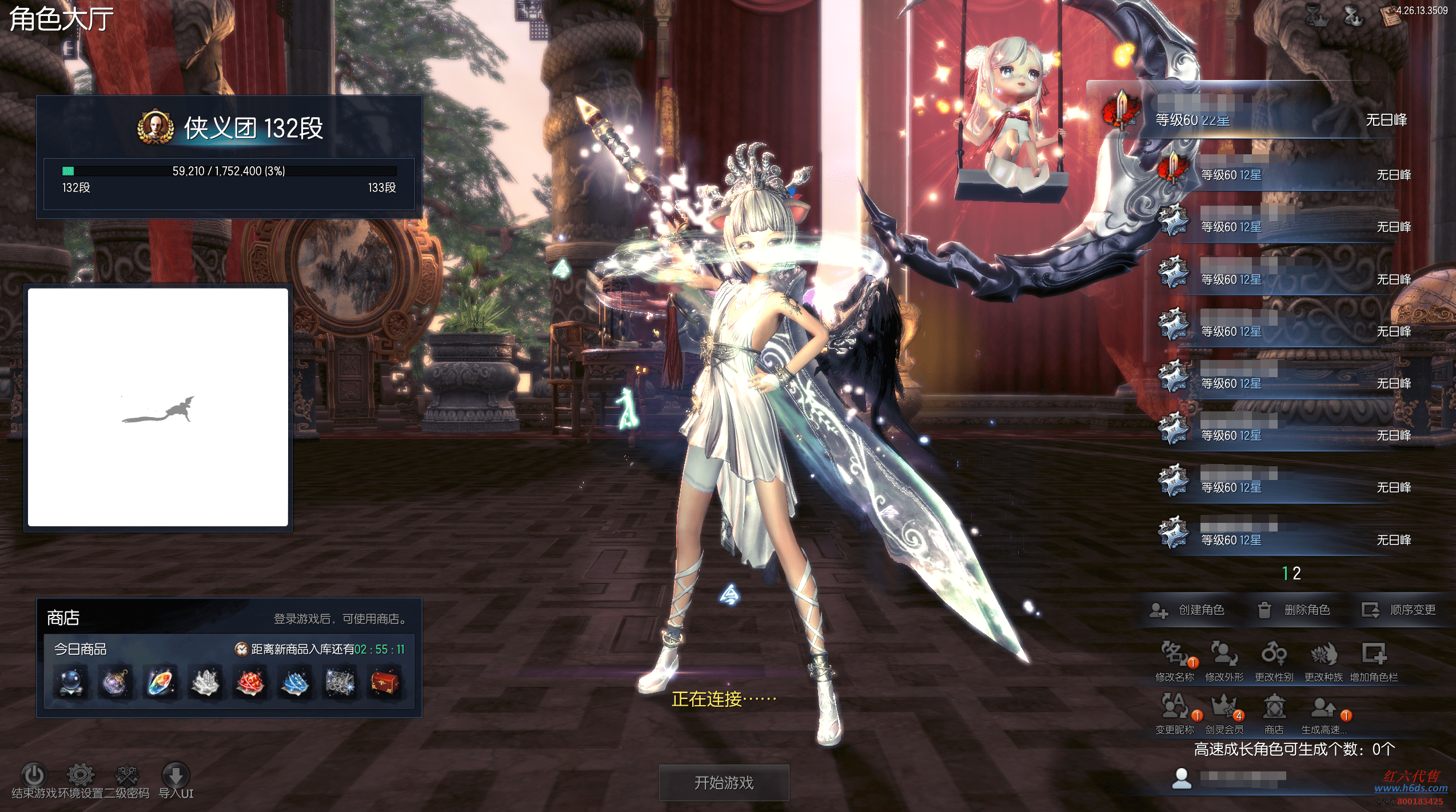
Task: Open the 顺序变更 order change option
Action: point(1399,610)
